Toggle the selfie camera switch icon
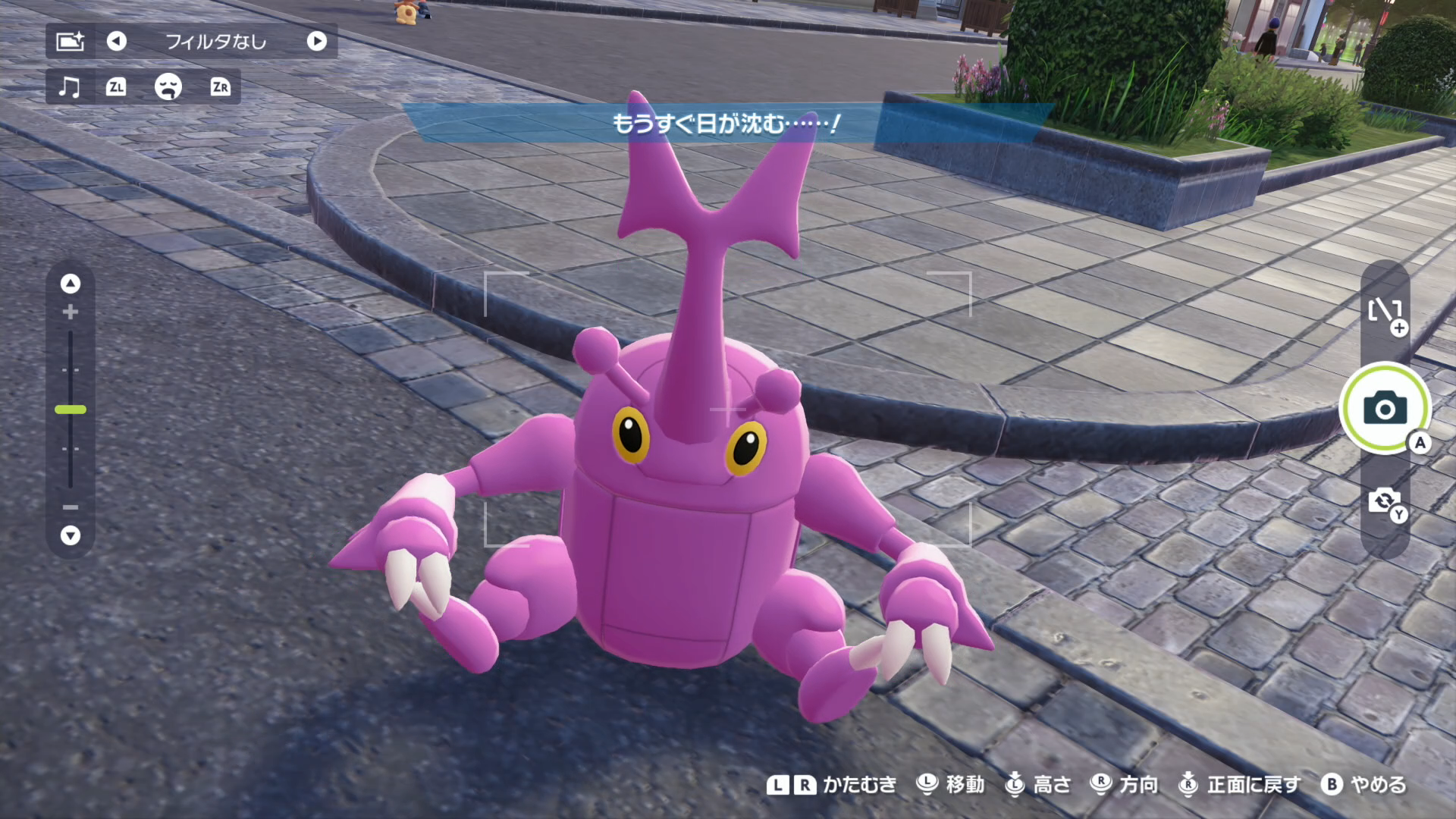The image size is (1456, 819). pos(1385,501)
